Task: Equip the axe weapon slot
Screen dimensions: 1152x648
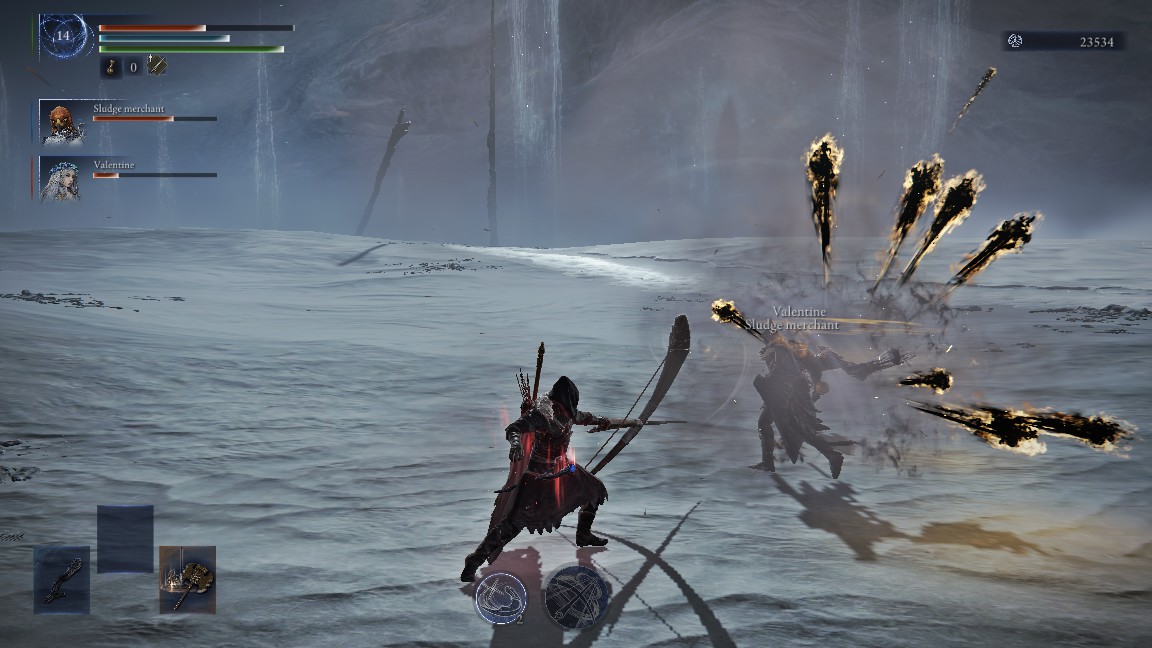Action: point(187,579)
